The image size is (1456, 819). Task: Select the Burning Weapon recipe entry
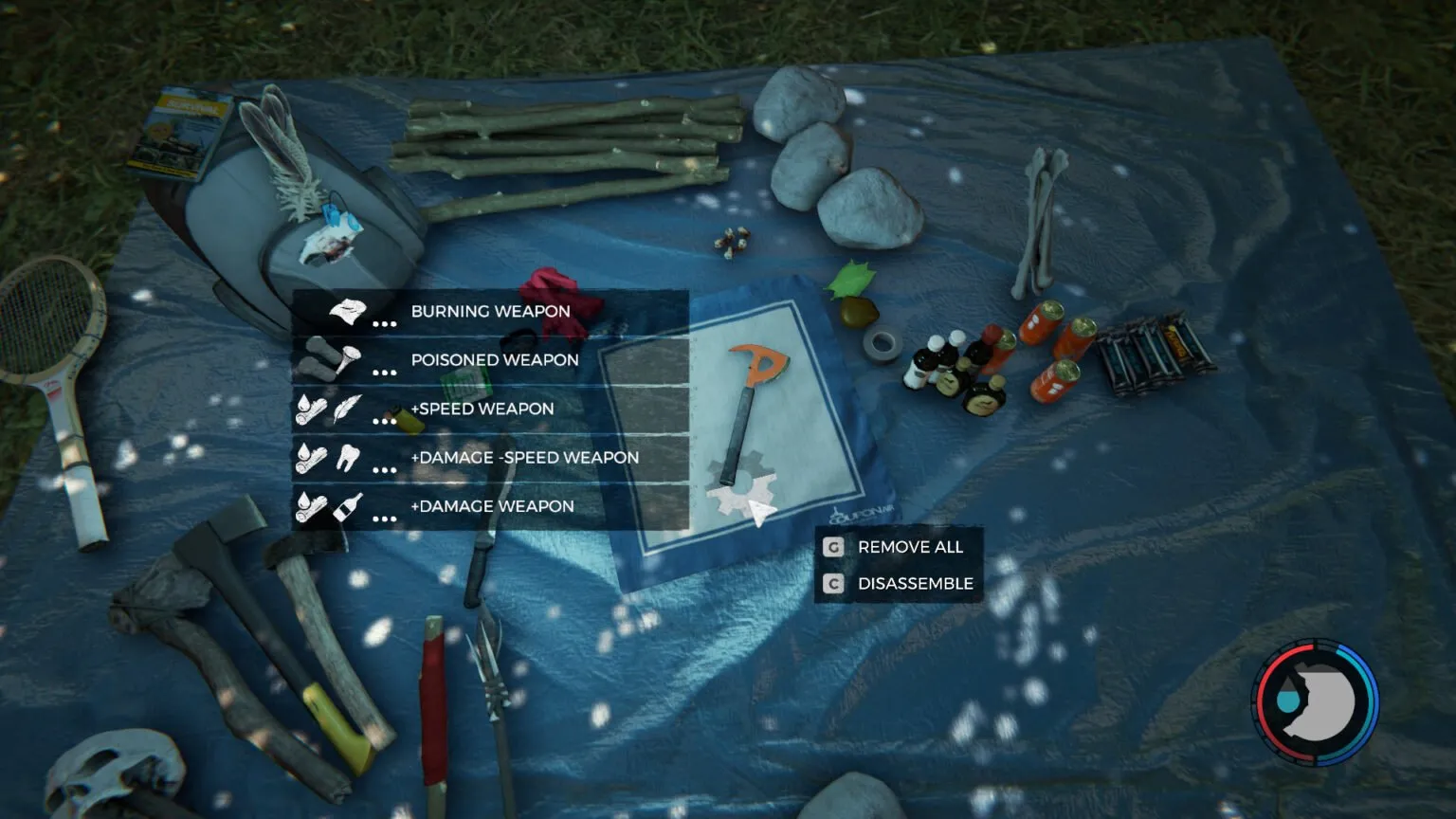[489, 311]
